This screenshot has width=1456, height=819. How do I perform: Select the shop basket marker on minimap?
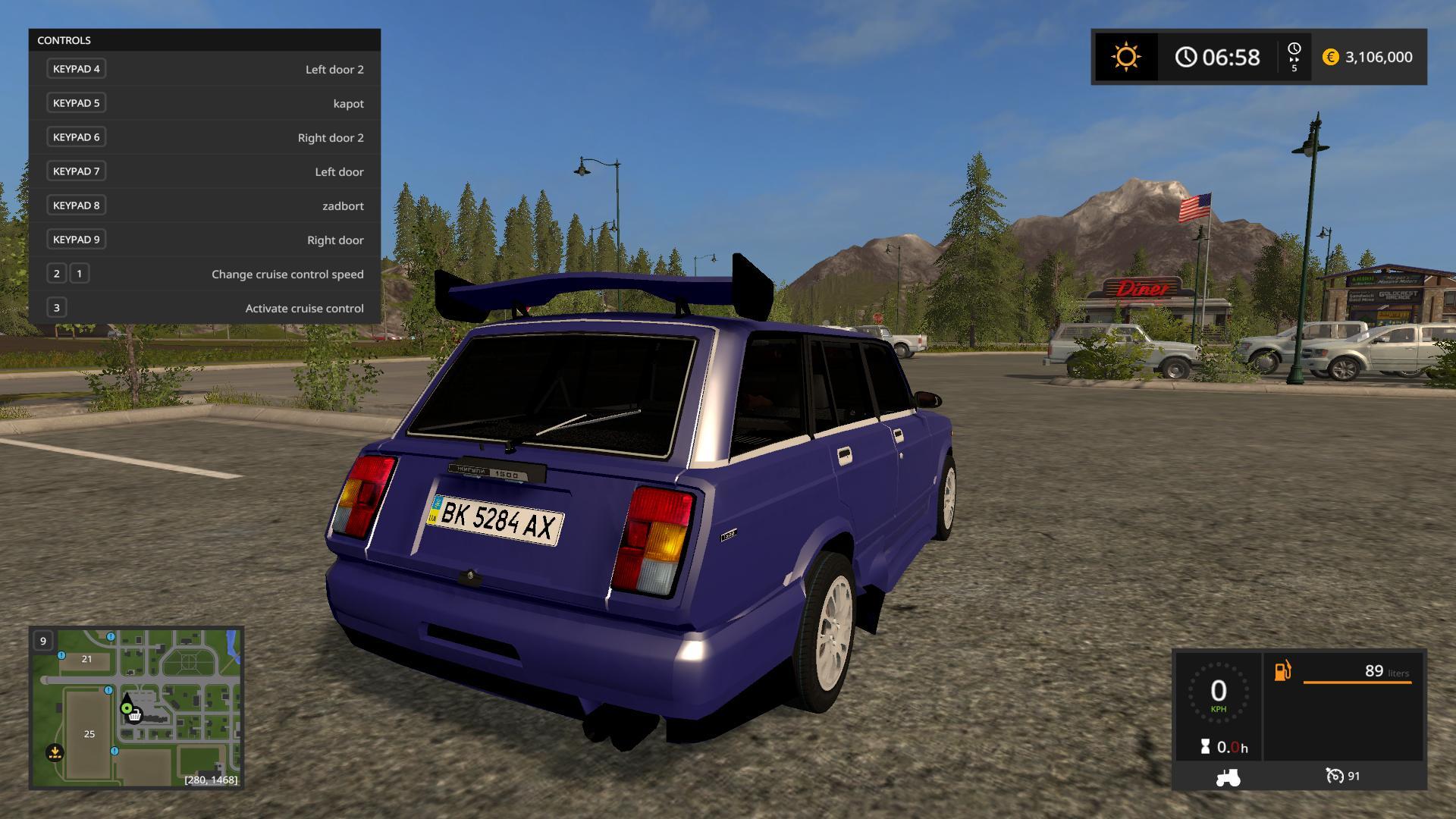(x=135, y=715)
